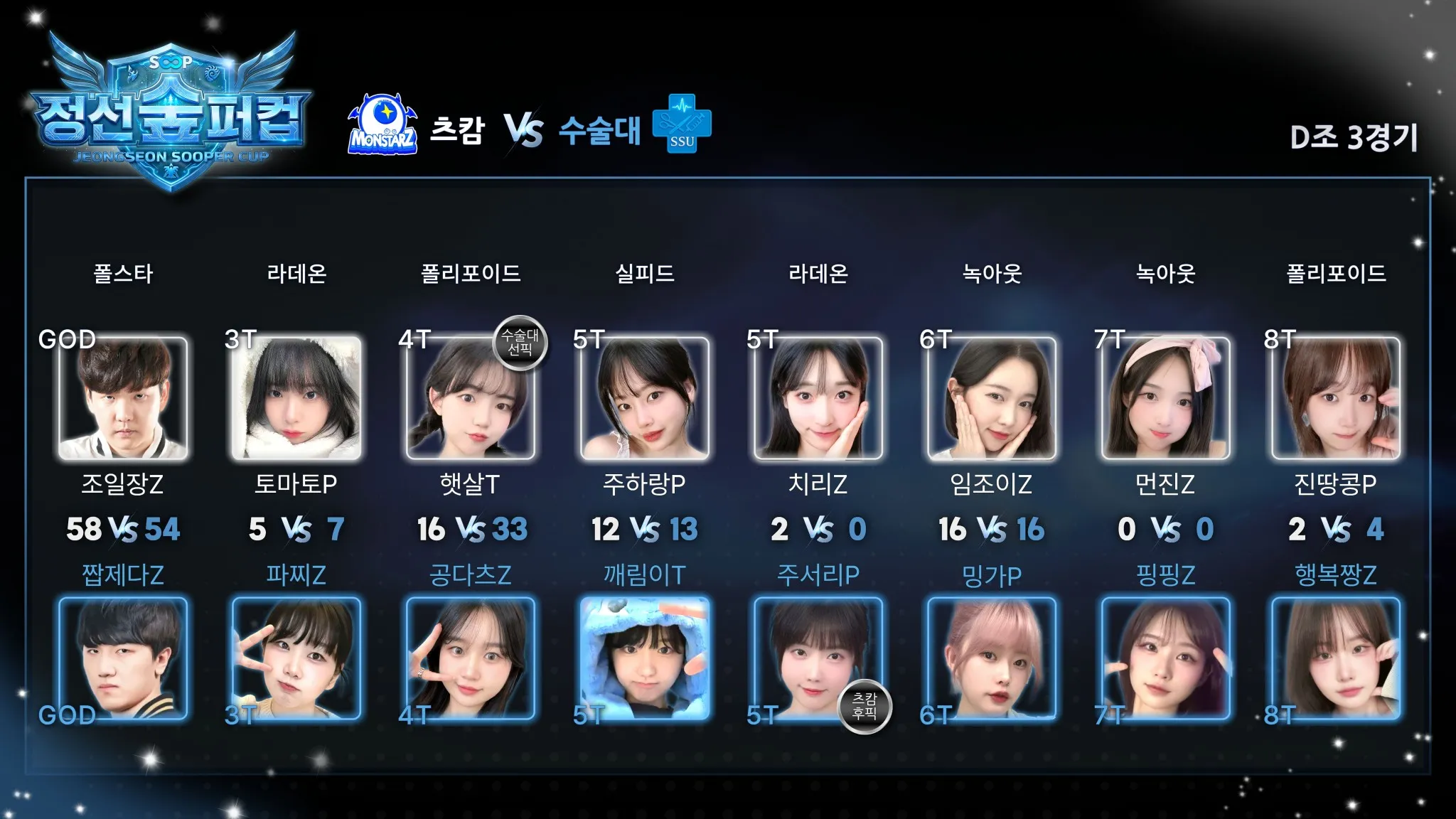Viewport: 1456px width, 819px height.
Task: Click the 츠캄 후픽 badge
Action: [x=864, y=706]
